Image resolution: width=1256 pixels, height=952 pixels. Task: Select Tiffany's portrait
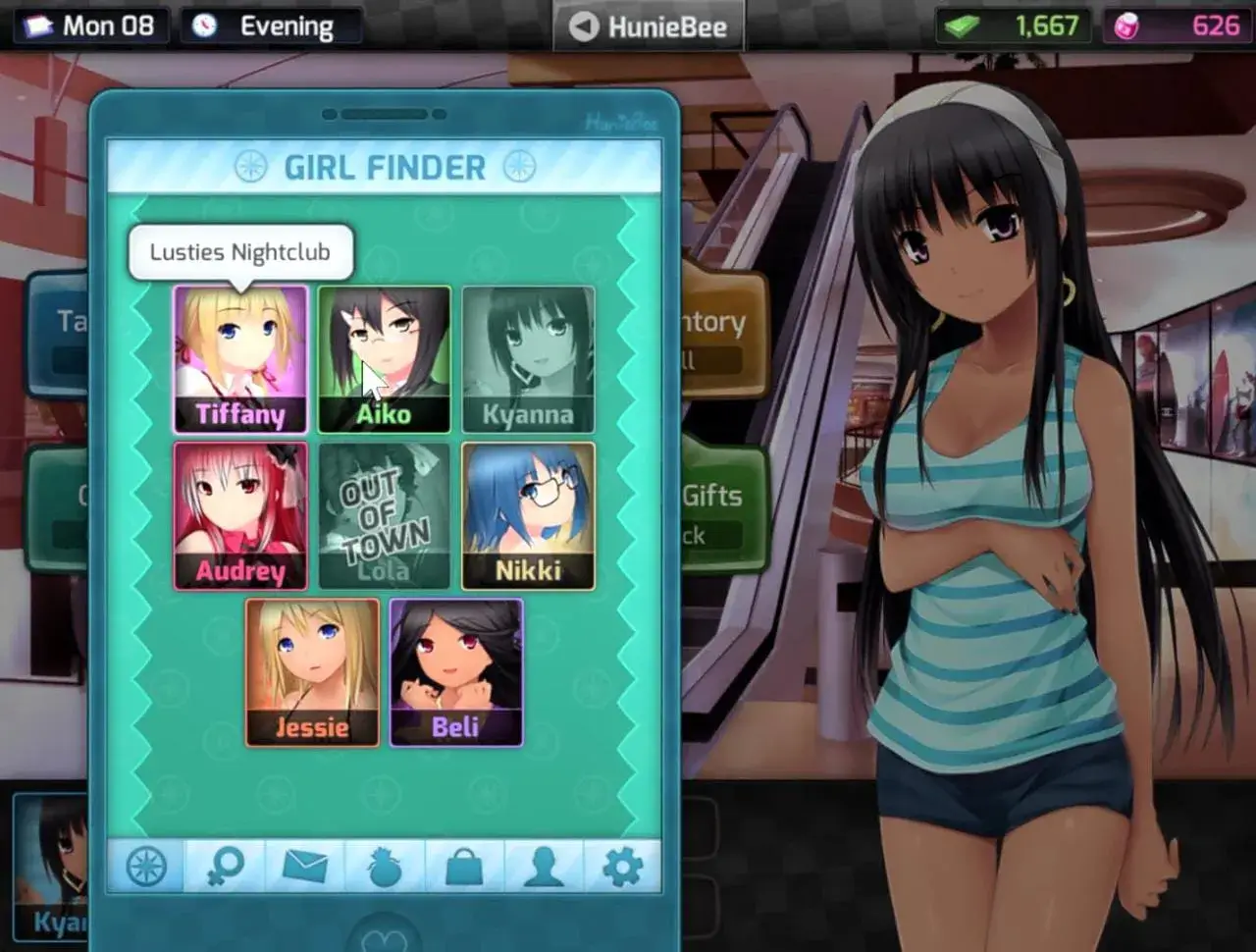coord(240,358)
